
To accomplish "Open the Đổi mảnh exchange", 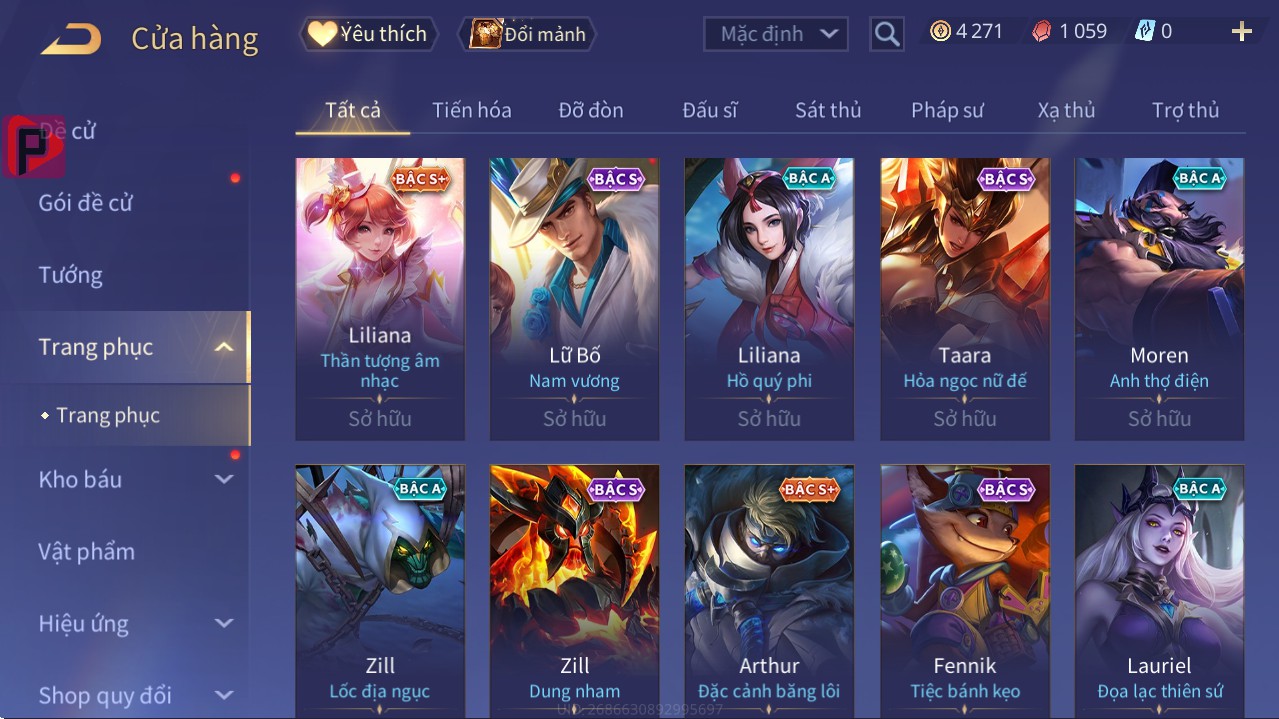I will [527, 34].
